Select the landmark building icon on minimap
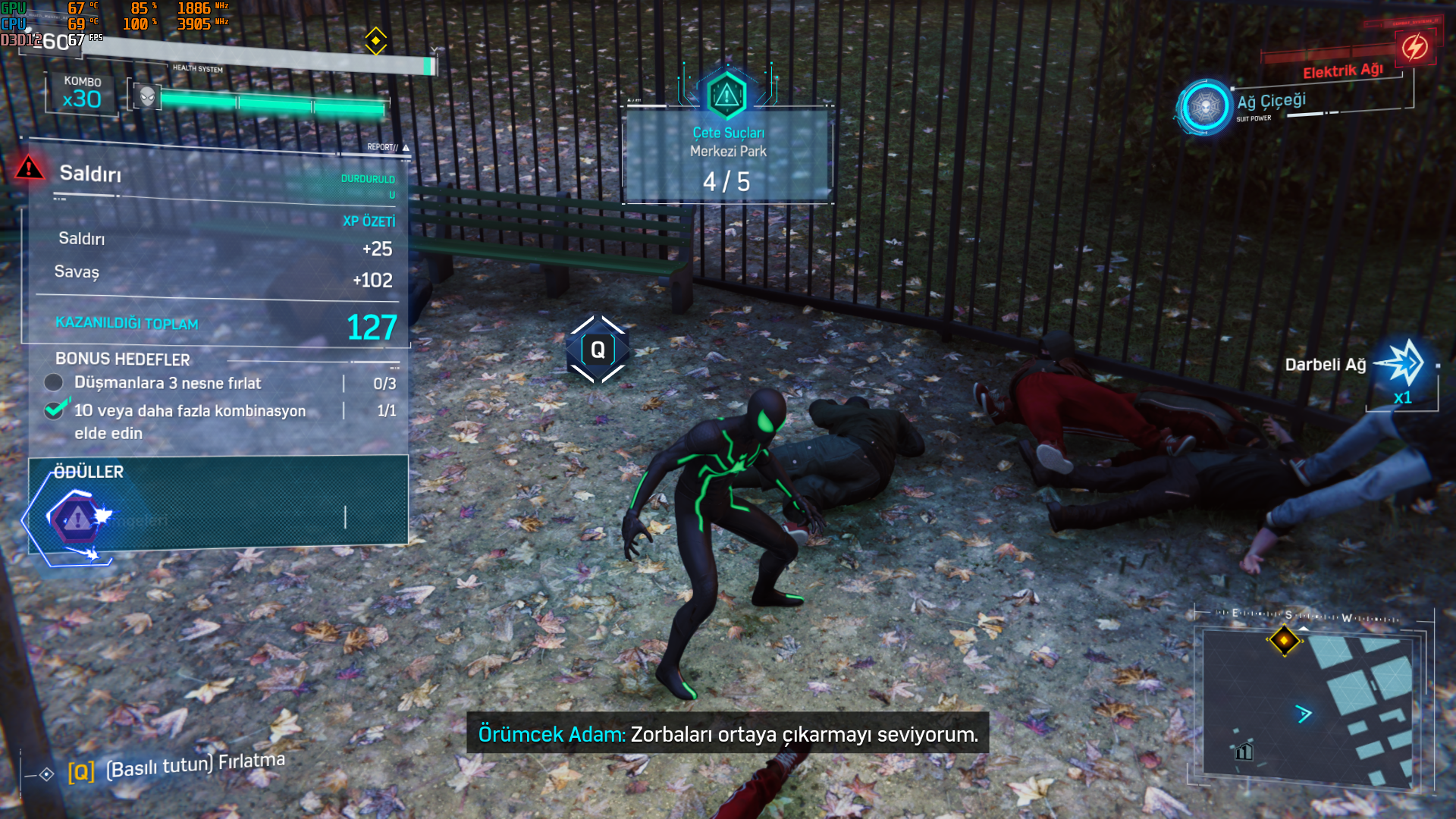 point(1244,751)
